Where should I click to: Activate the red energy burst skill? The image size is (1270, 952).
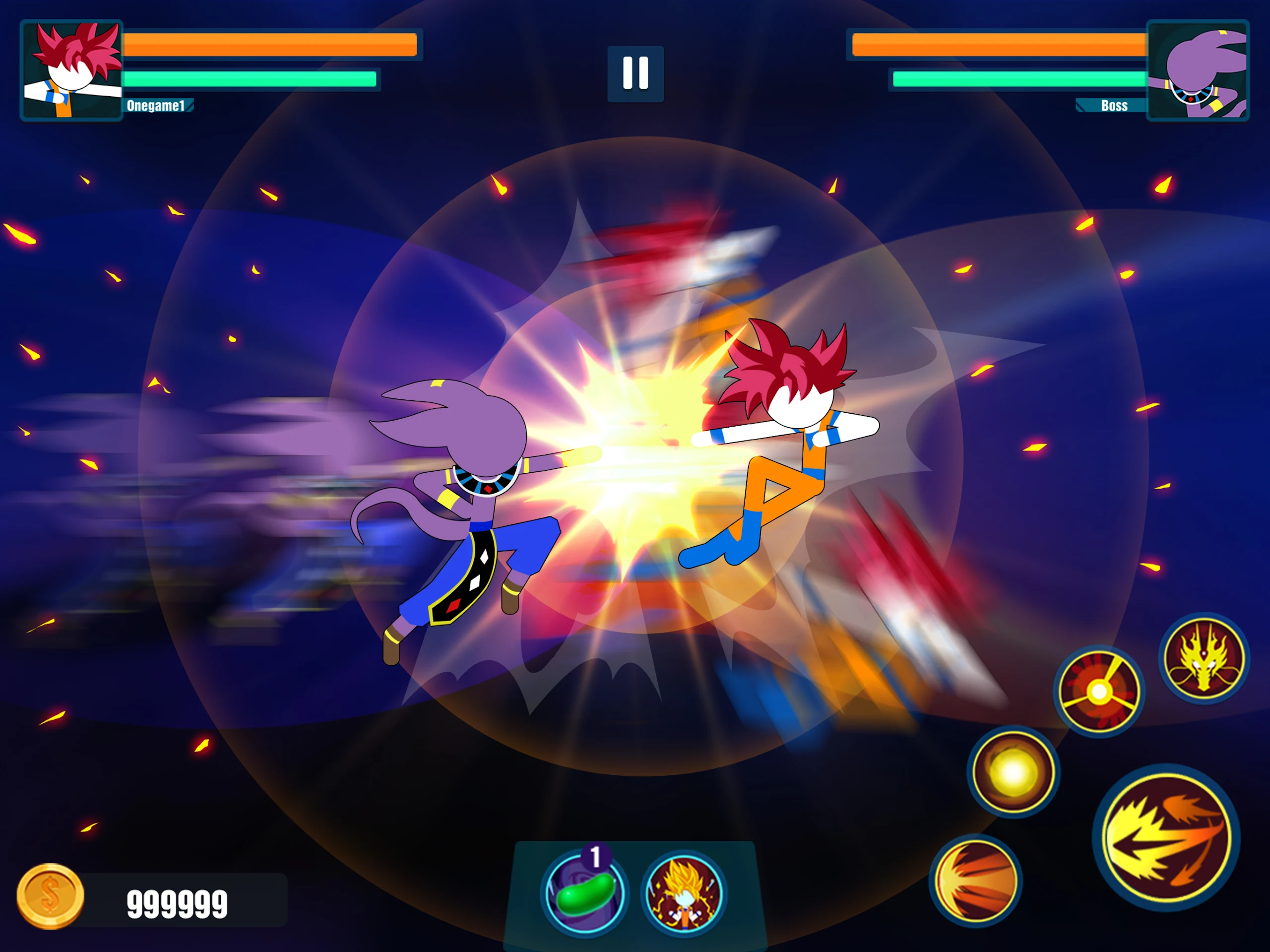(1099, 692)
